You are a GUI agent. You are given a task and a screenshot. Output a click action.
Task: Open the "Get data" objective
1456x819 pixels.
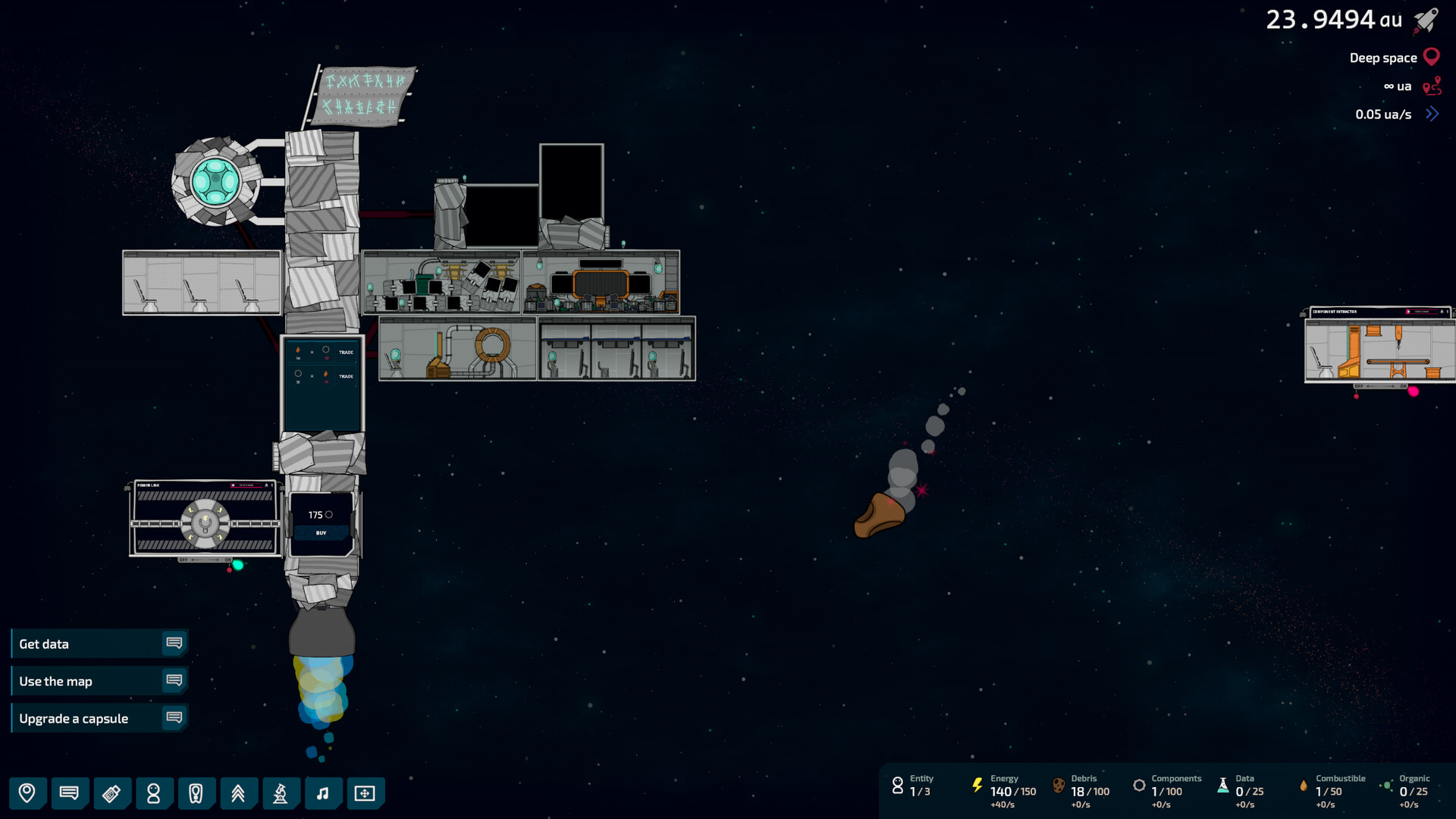coord(99,644)
